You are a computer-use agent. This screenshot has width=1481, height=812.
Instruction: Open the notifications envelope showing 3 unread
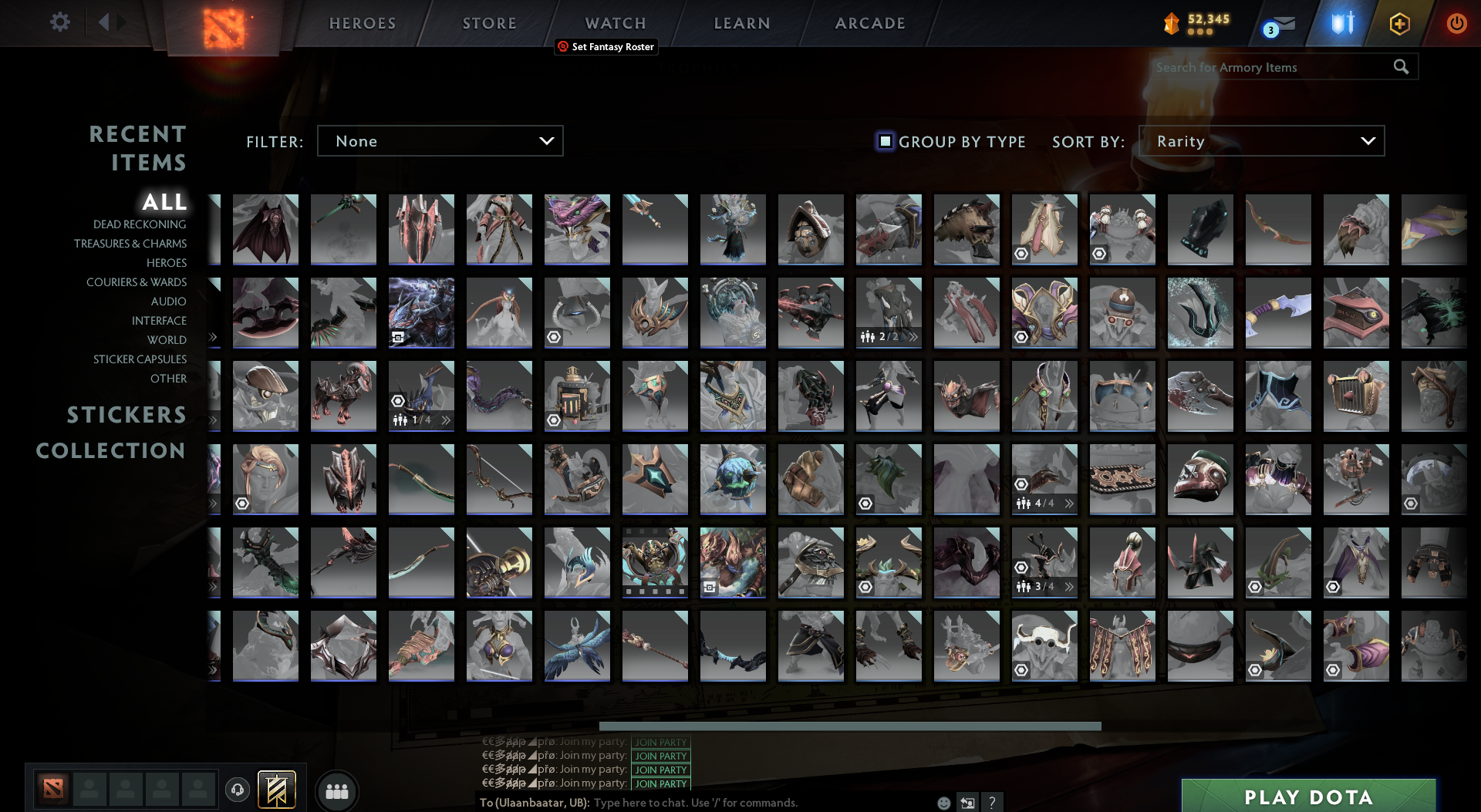[1284, 23]
